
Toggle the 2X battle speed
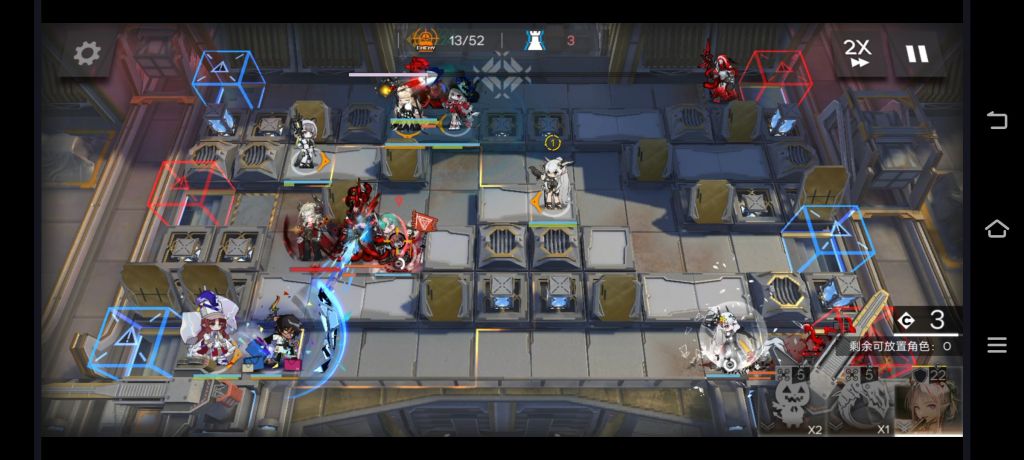[x=857, y=53]
